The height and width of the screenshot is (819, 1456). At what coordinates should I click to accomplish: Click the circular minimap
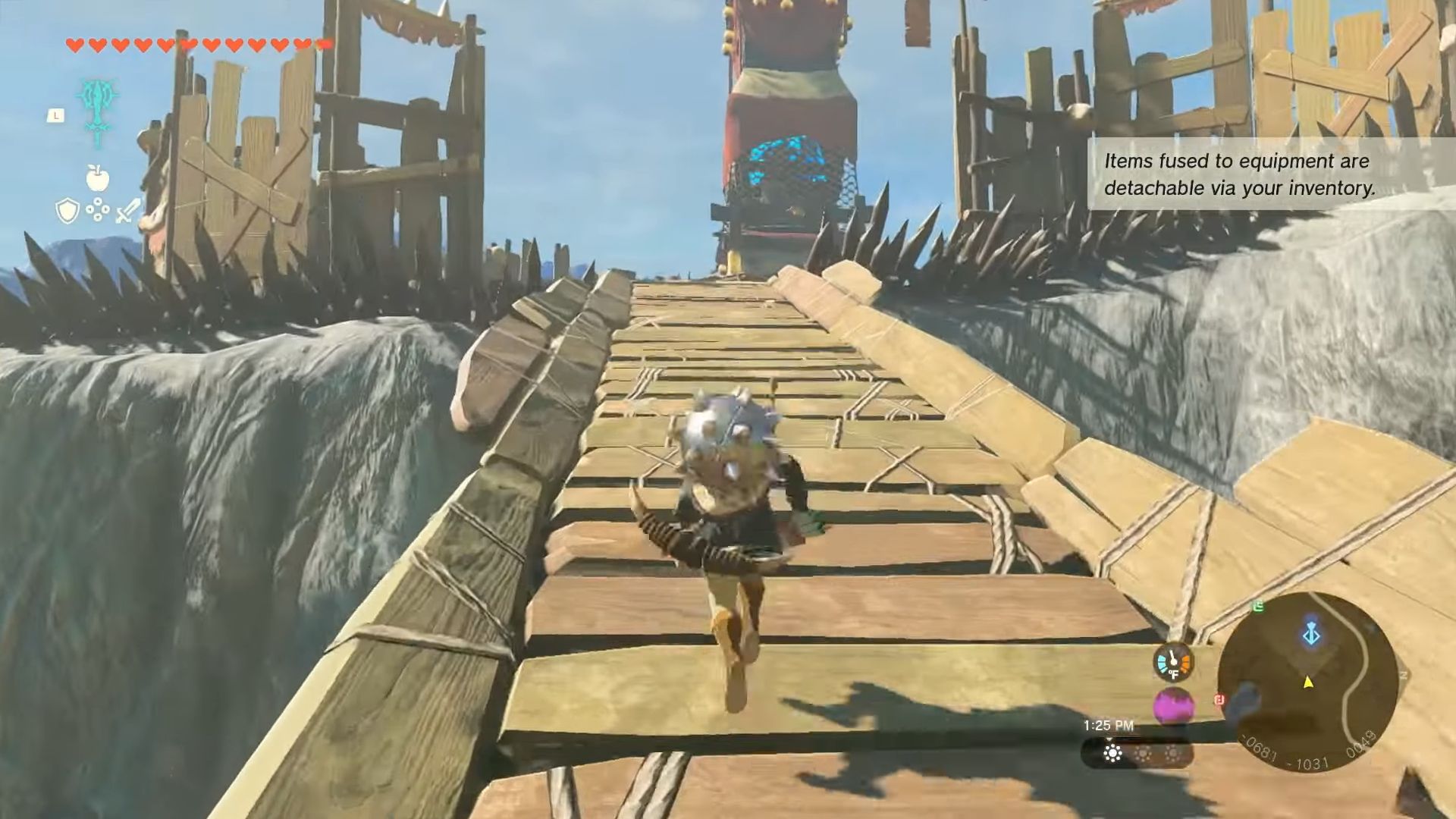pyautogui.click(x=1307, y=681)
